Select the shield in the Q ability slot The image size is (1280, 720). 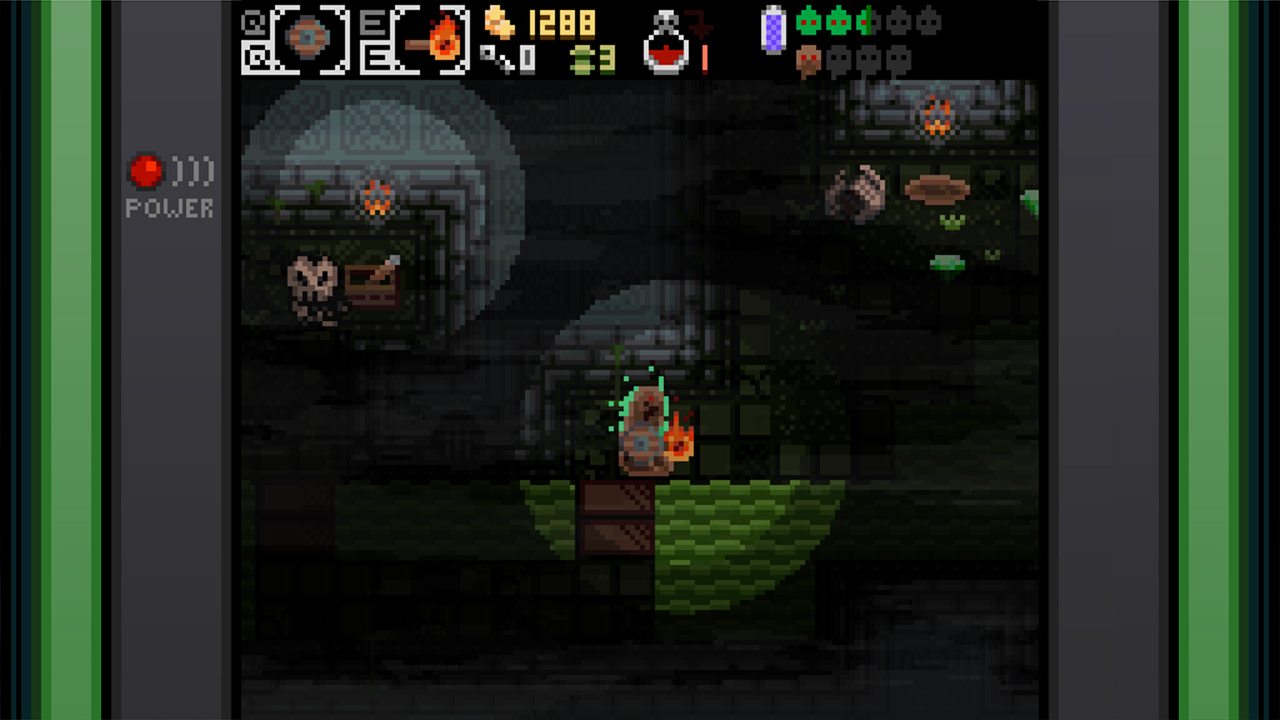[306, 38]
